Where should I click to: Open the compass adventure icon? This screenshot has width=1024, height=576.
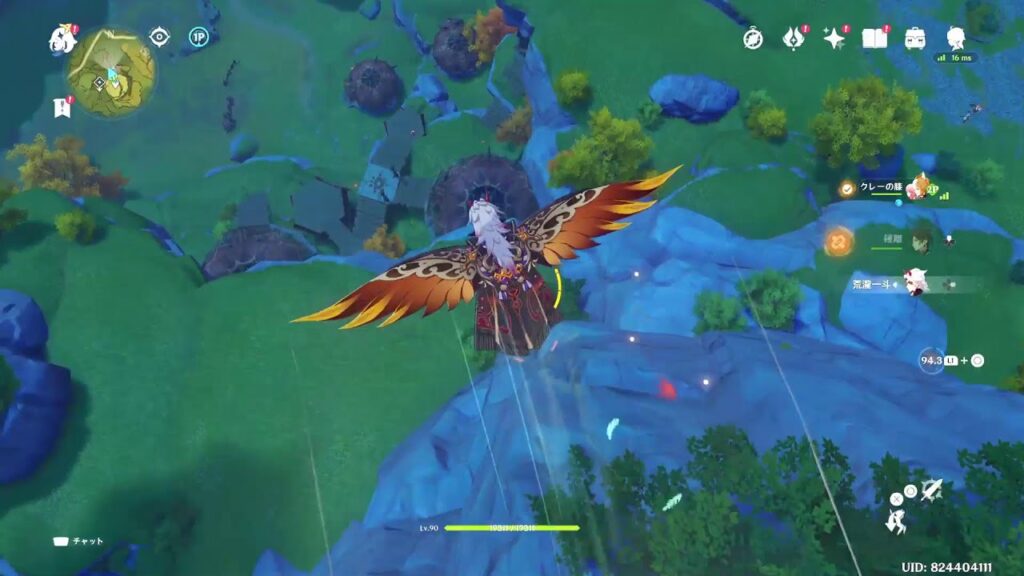753,39
